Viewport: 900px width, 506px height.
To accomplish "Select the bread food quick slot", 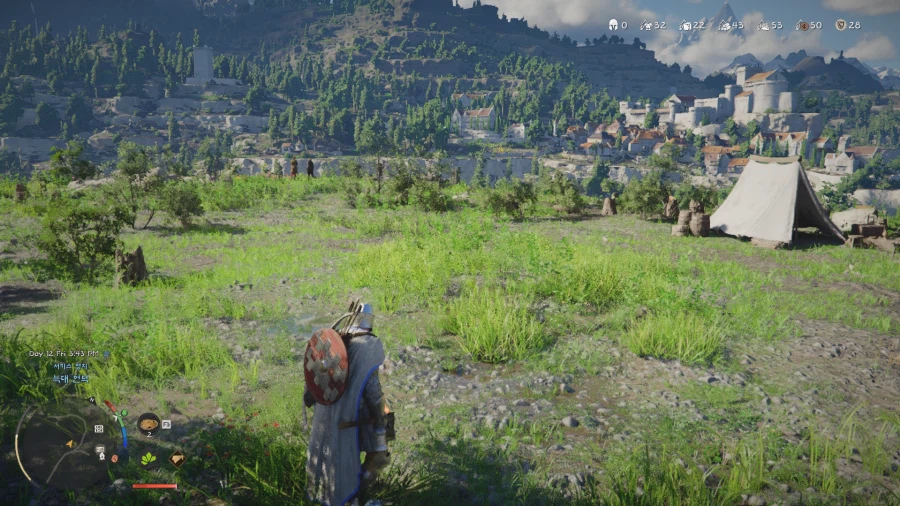I will 148,425.
